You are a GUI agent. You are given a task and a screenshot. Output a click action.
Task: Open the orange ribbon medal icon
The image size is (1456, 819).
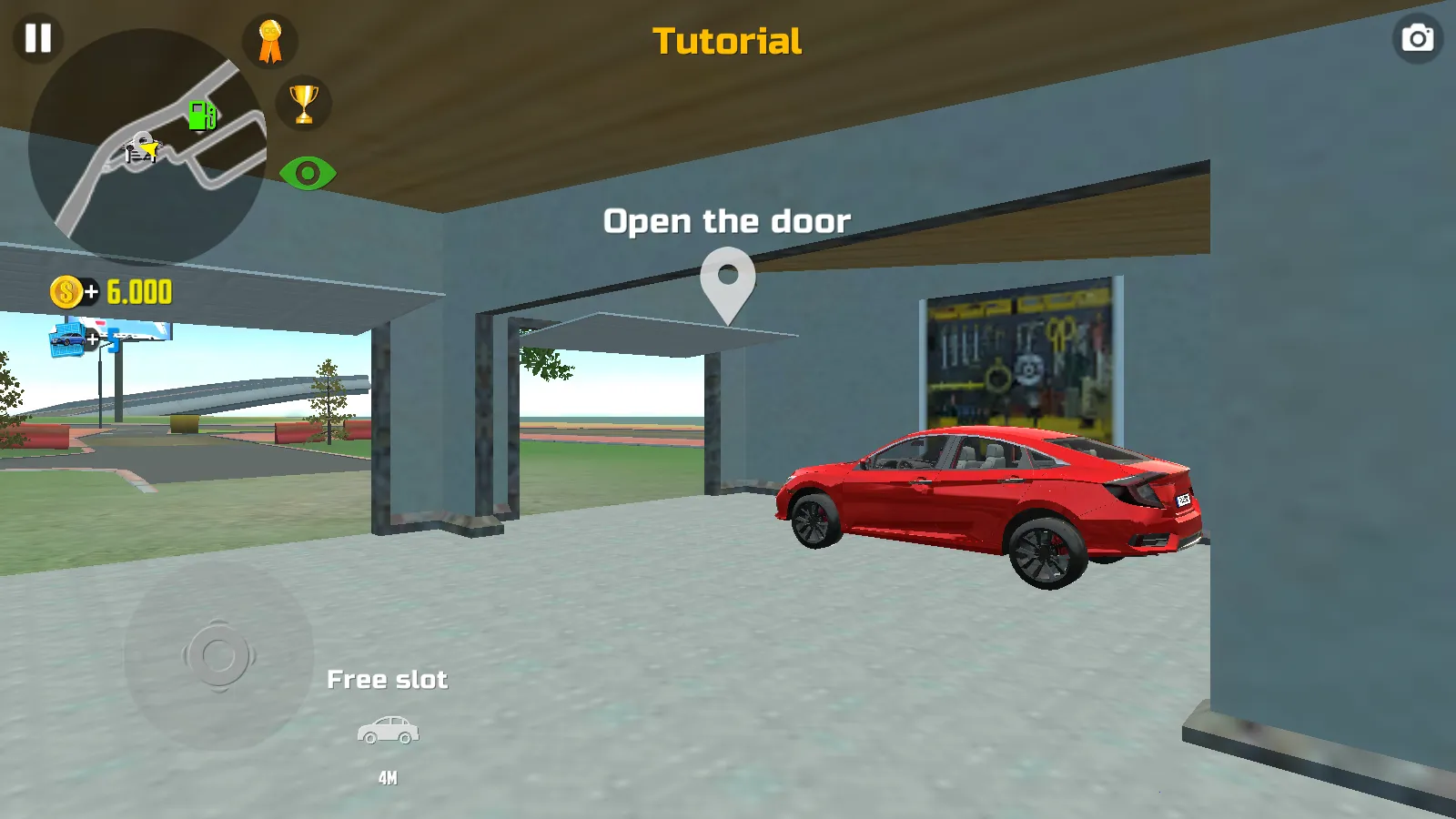[x=270, y=41]
